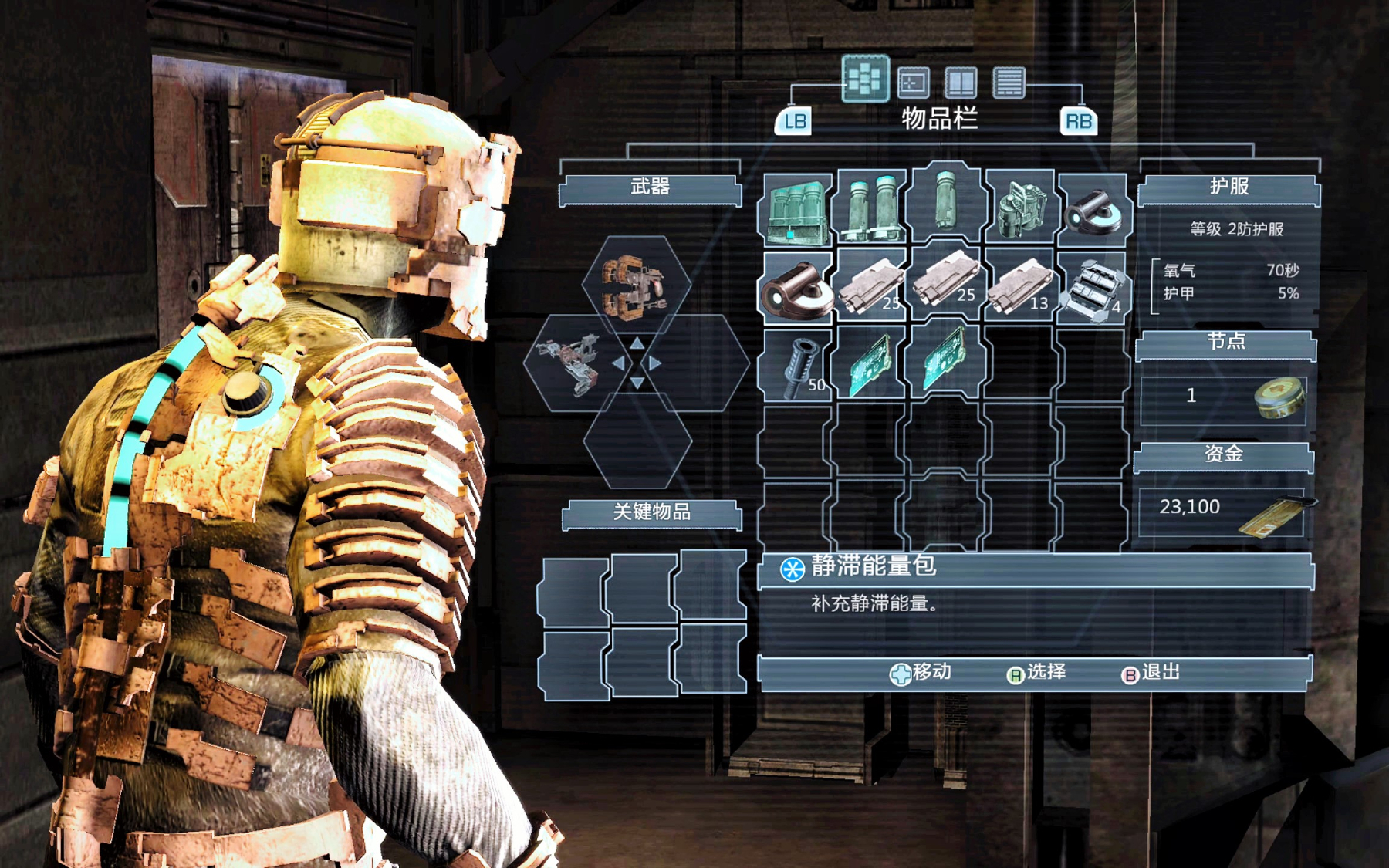This screenshot has width=1389, height=868.
Task: Open the two-panel database tab
Action: 961,82
